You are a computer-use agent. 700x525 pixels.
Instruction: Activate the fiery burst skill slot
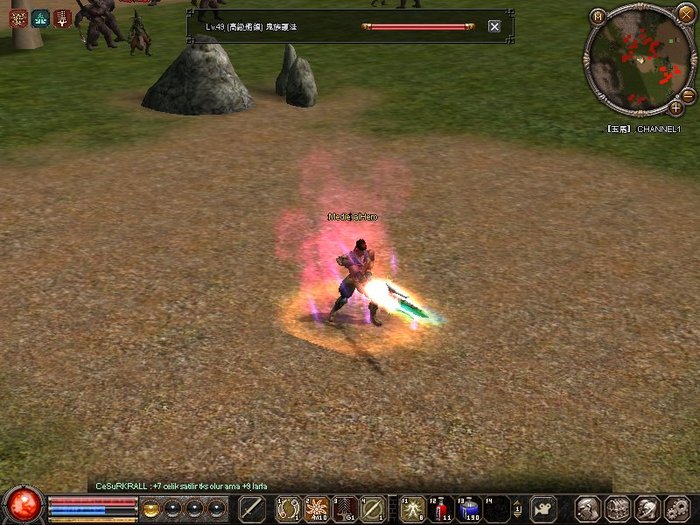317,508
